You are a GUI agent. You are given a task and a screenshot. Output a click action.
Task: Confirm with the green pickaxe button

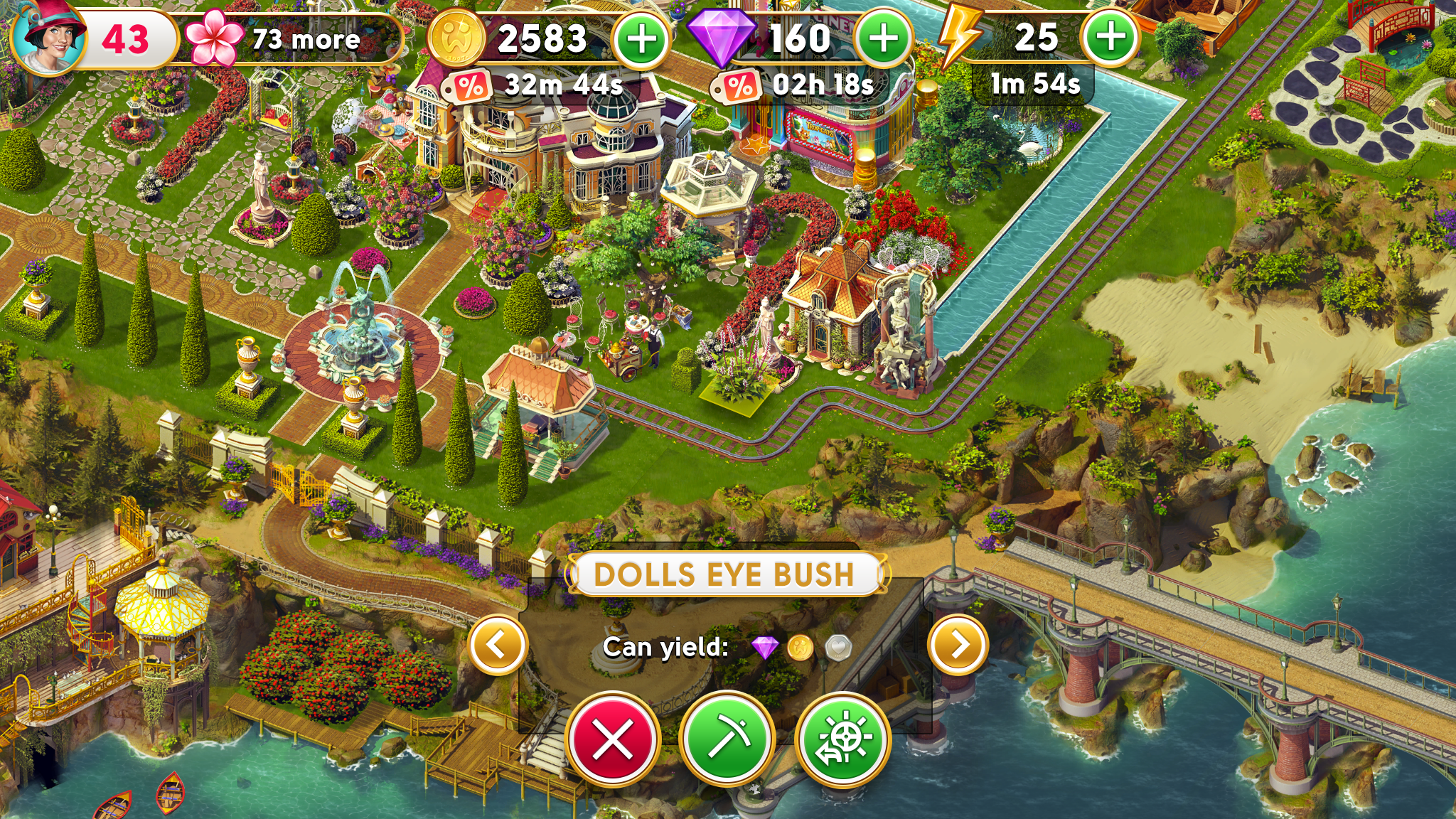click(727, 739)
